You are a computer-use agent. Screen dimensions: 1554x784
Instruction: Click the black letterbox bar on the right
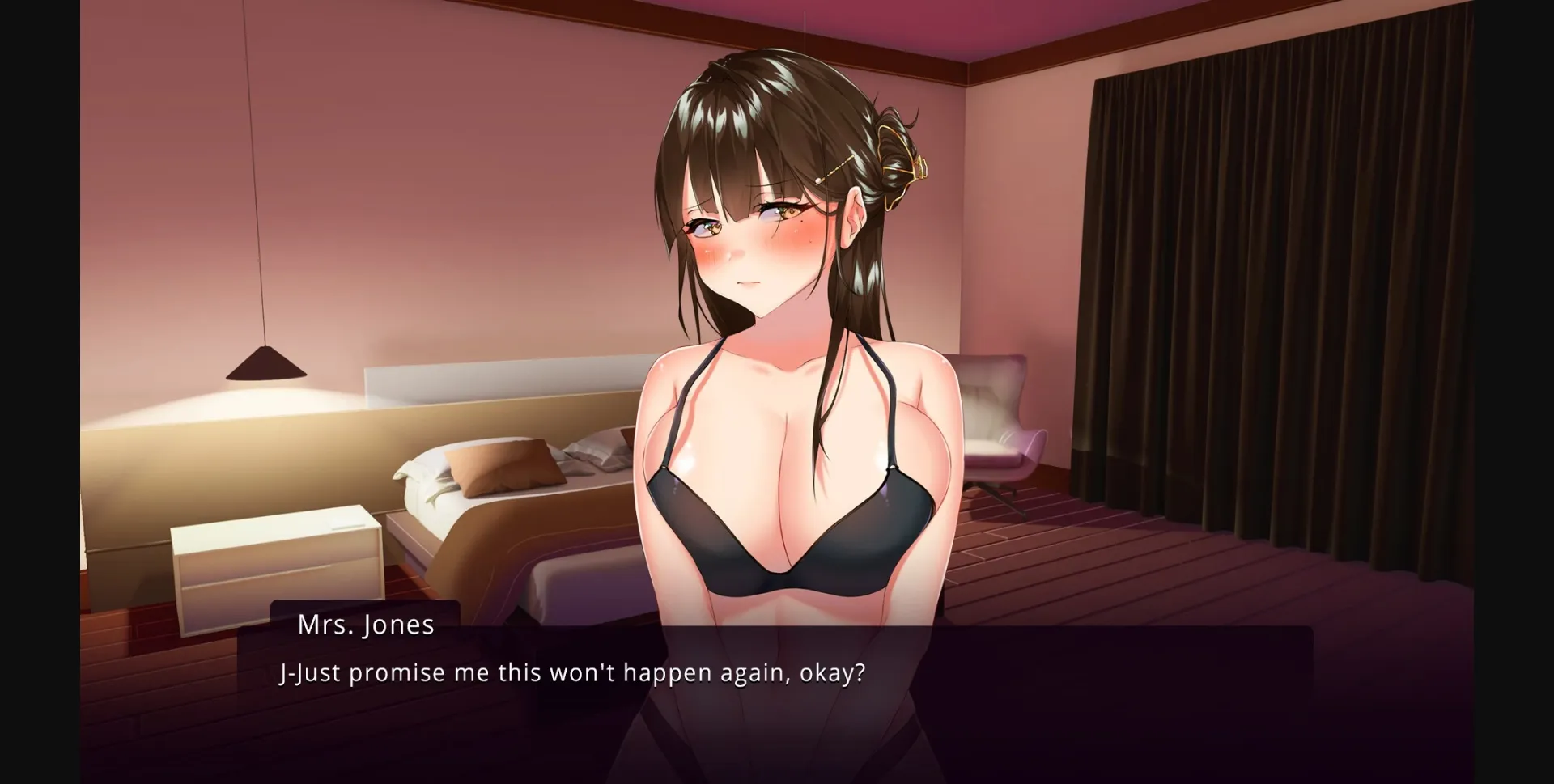pos(1518,388)
